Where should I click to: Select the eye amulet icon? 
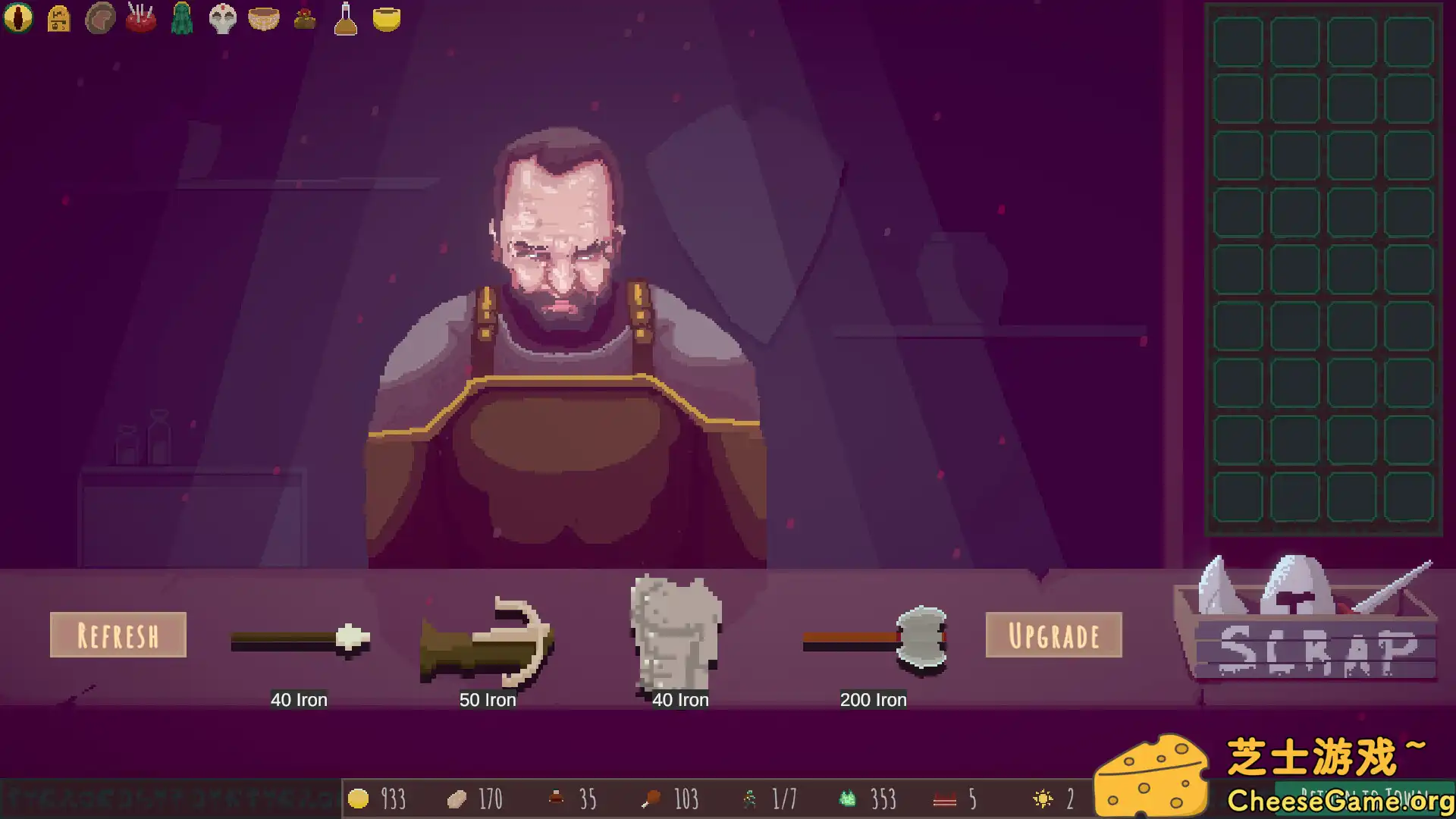17,19
